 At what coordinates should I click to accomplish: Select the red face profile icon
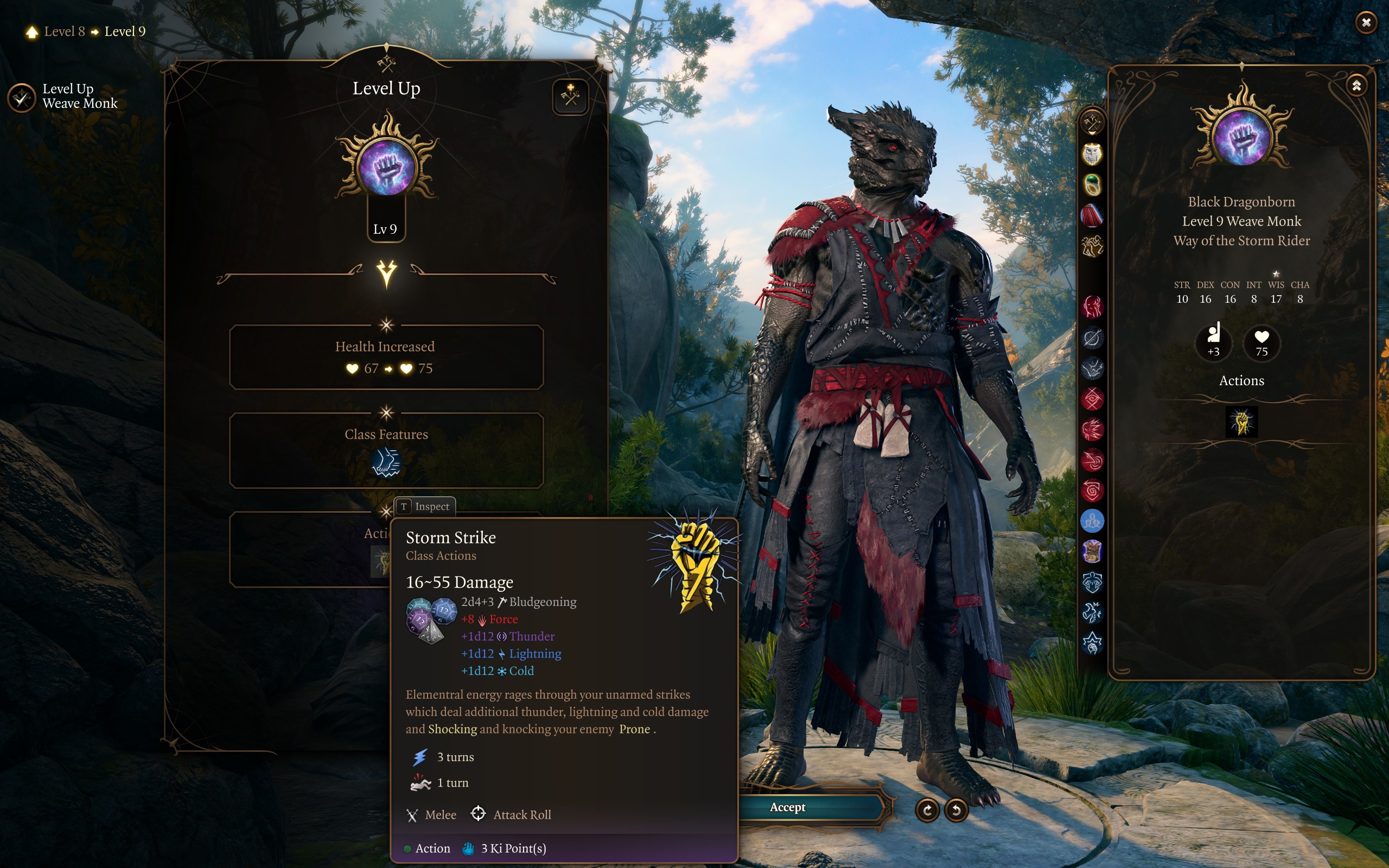pyautogui.click(x=1092, y=307)
